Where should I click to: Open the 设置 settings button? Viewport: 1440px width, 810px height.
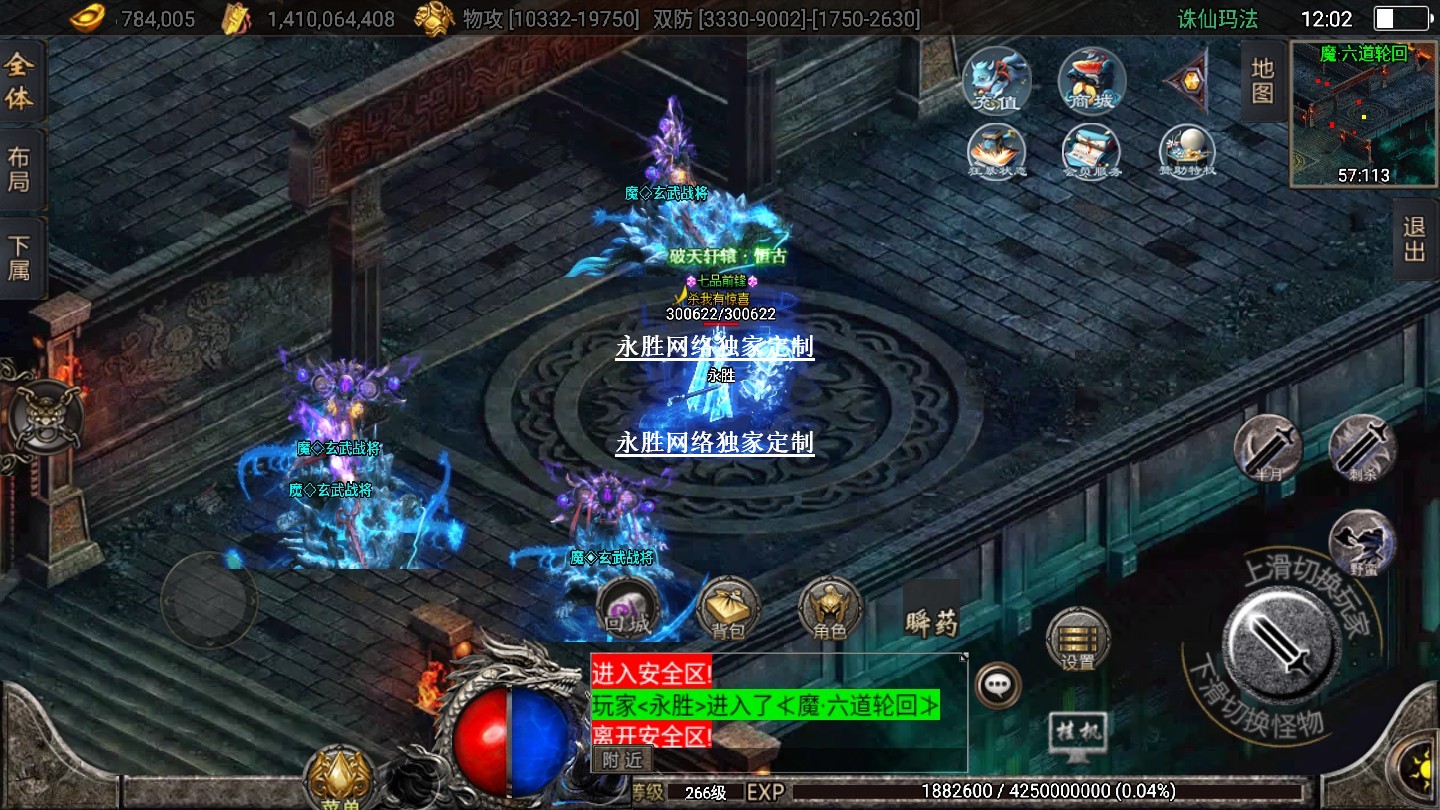click(1078, 640)
